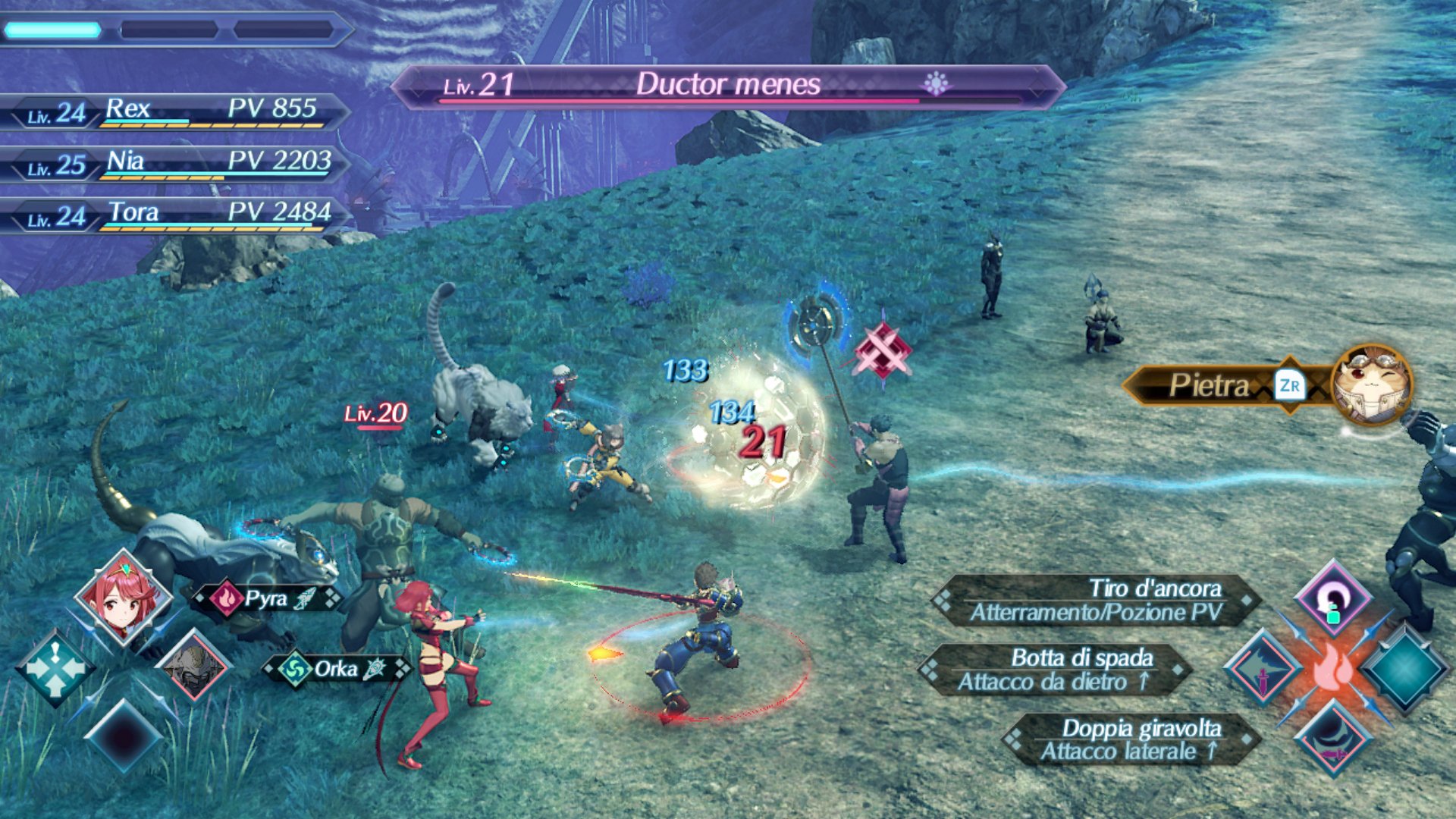Select the Ductor menes target bar
This screenshot has width=1456, height=819.
coord(728,85)
